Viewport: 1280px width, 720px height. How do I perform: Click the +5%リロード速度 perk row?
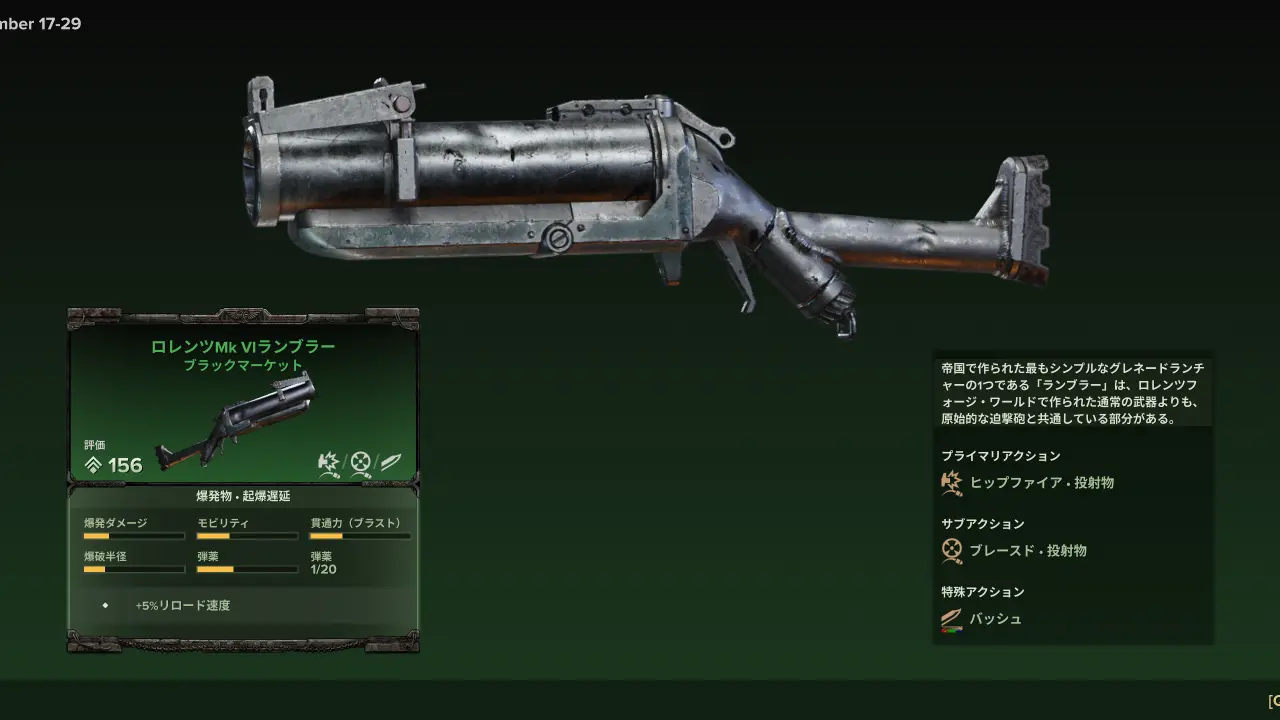coord(183,605)
